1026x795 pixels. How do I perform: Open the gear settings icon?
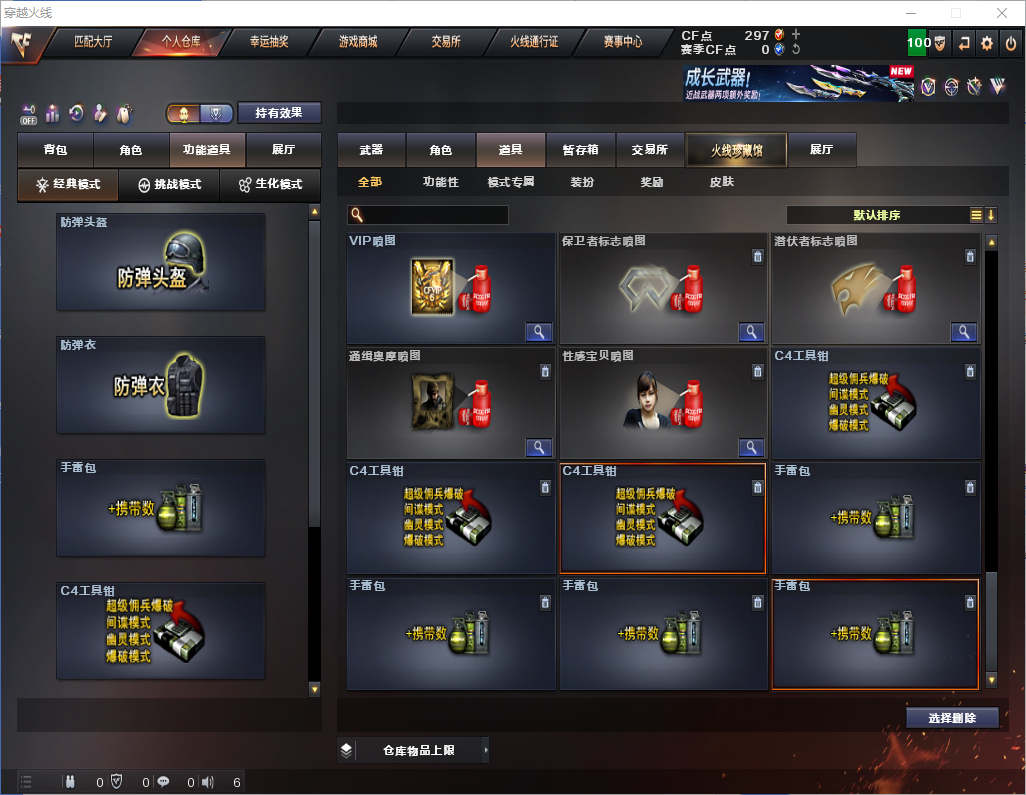click(x=987, y=43)
